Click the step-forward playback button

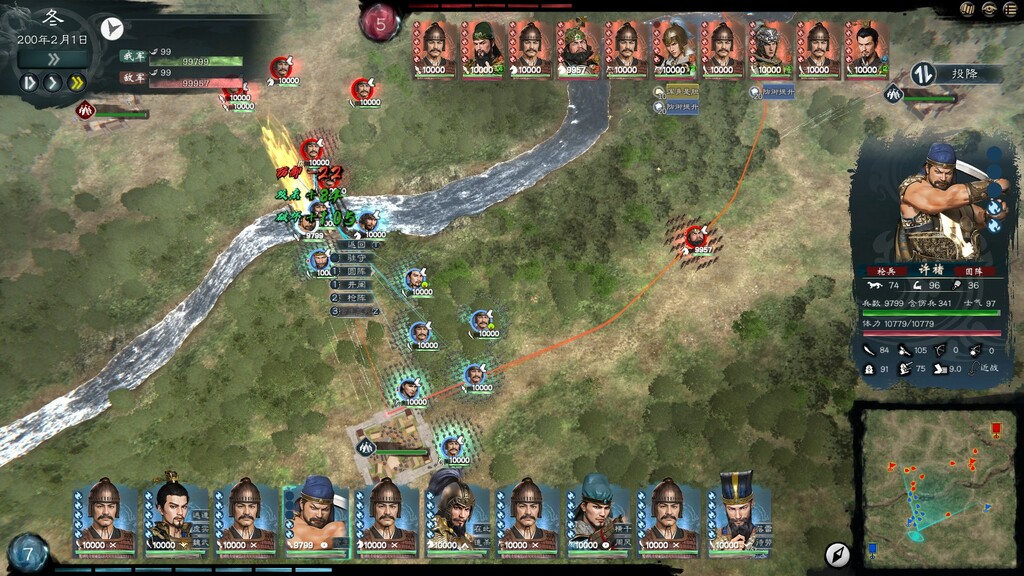29,82
